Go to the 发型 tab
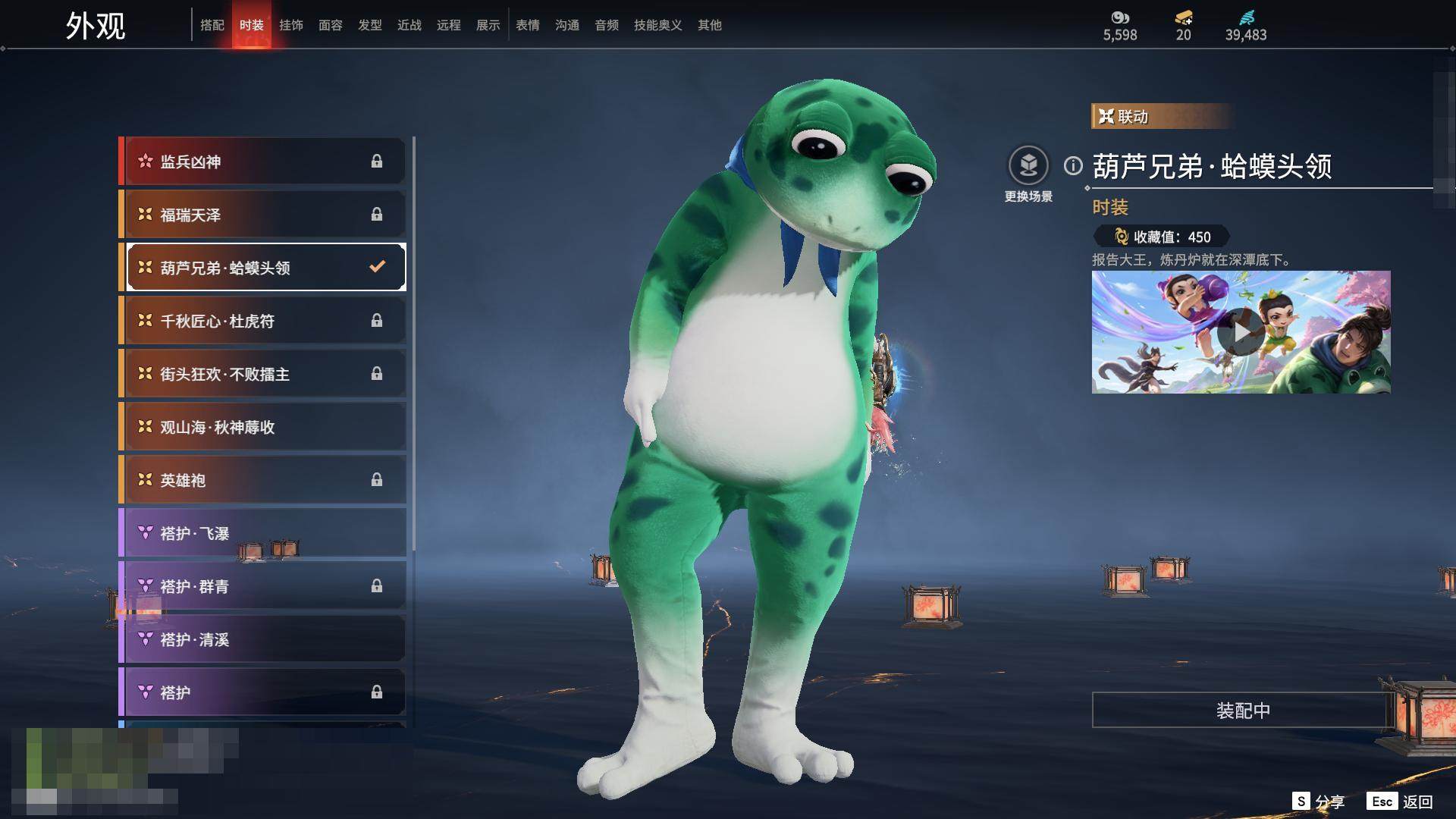The width and height of the screenshot is (1456, 819). pos(370,25)
